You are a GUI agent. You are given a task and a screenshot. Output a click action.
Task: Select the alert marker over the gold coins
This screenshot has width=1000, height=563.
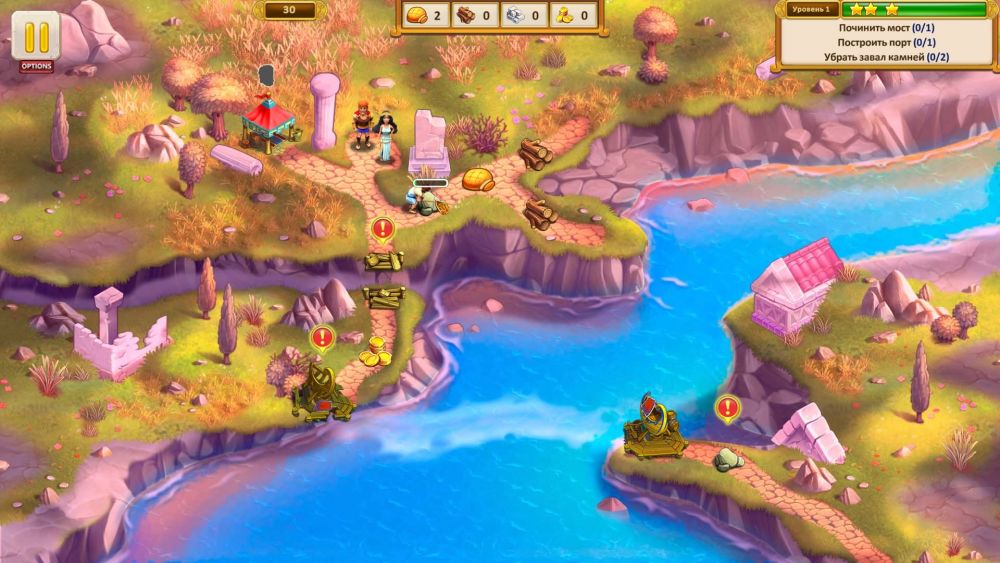coord(321,338)
